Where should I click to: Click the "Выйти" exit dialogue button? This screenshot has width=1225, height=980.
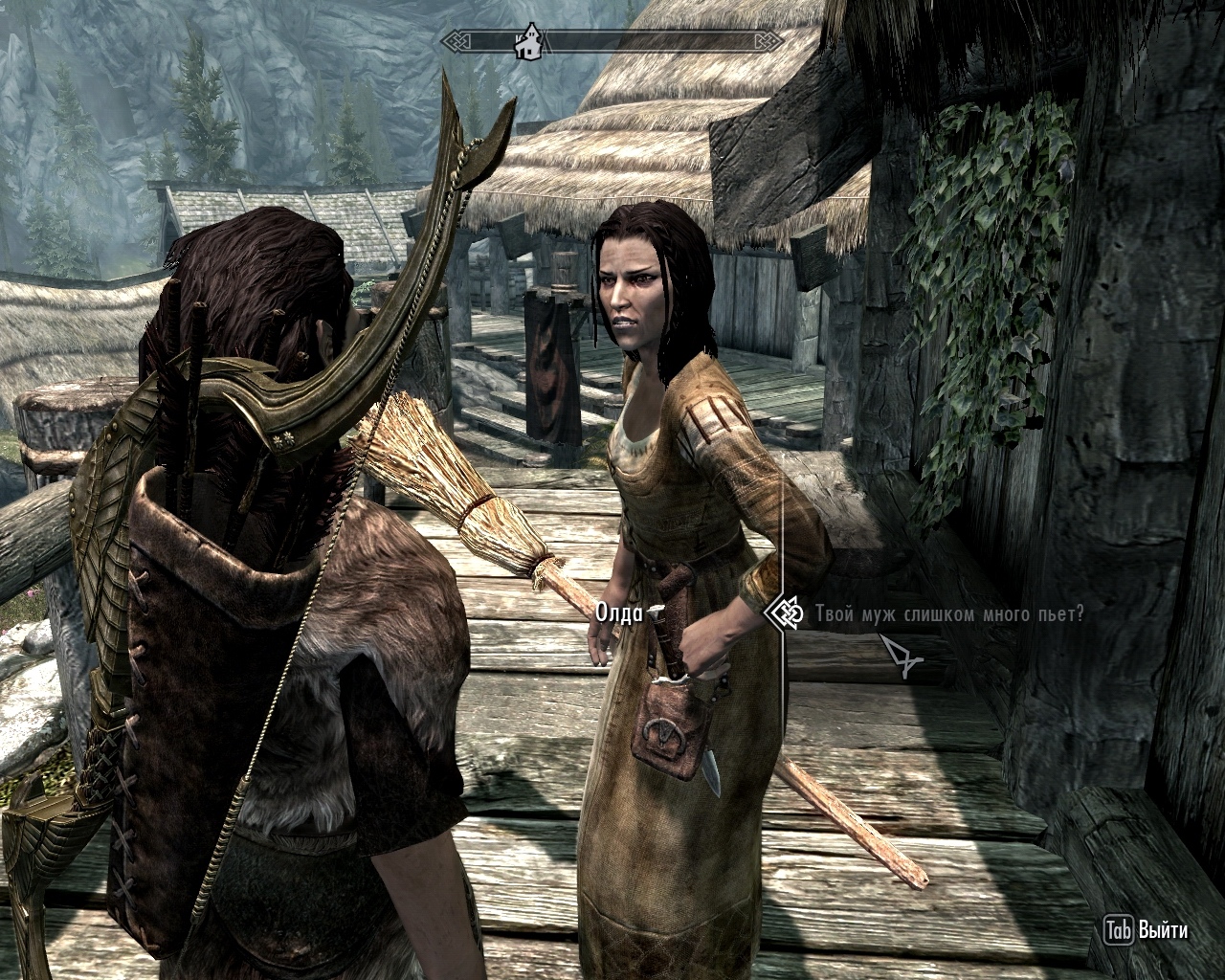pos(1147,929)
